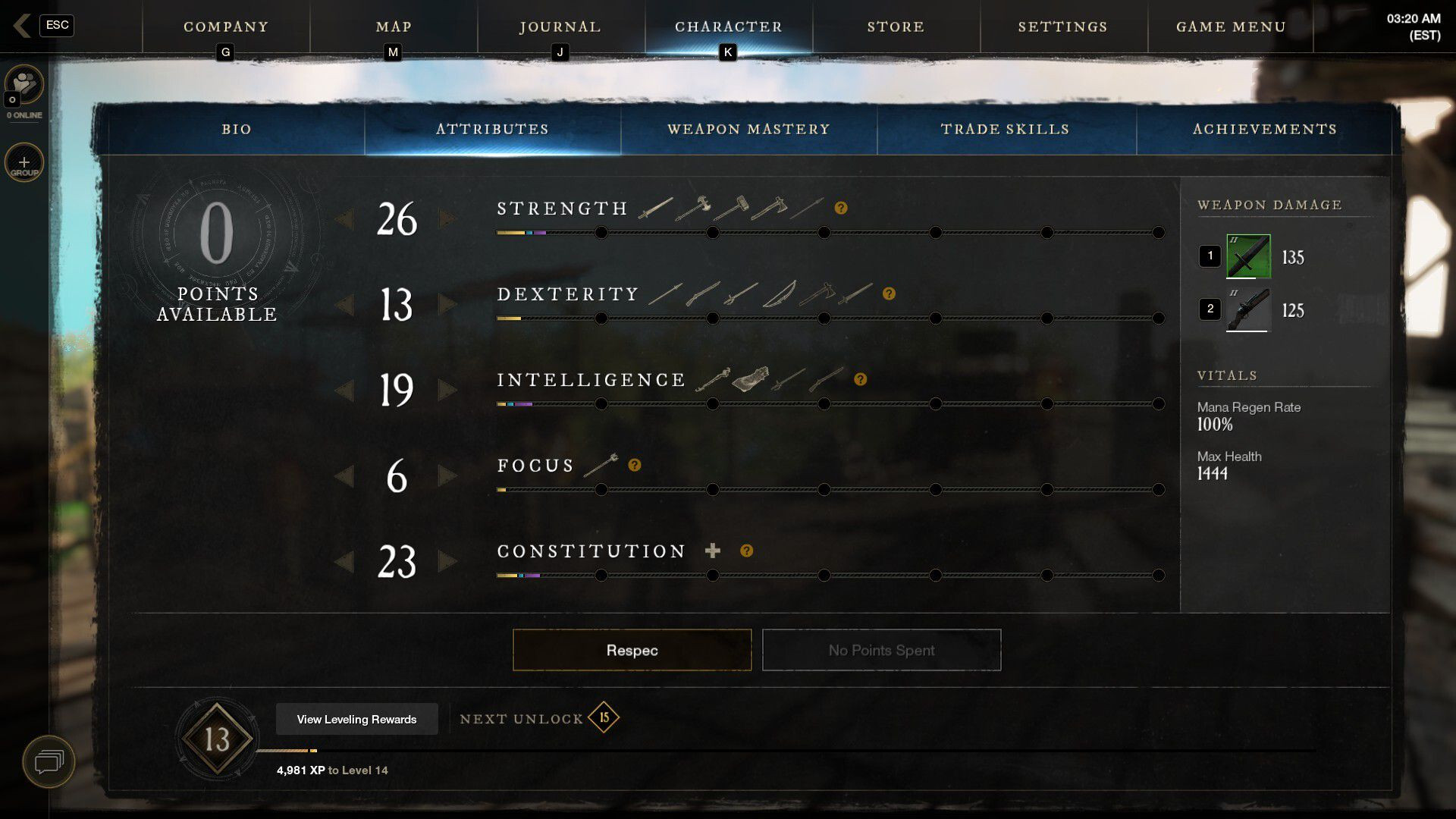The width and height of the screenshot is (1456, 819).
Task: Open the Settings menu
Action: (x=1062, y=27)
